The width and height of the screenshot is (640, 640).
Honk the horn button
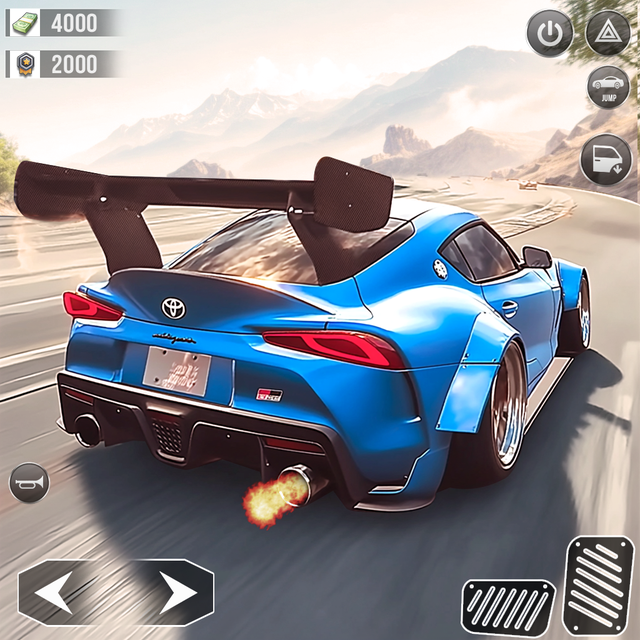28,483
